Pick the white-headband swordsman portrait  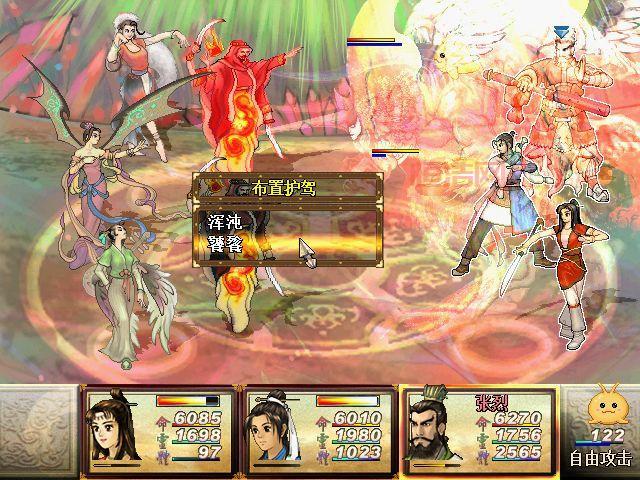[275, 428]
